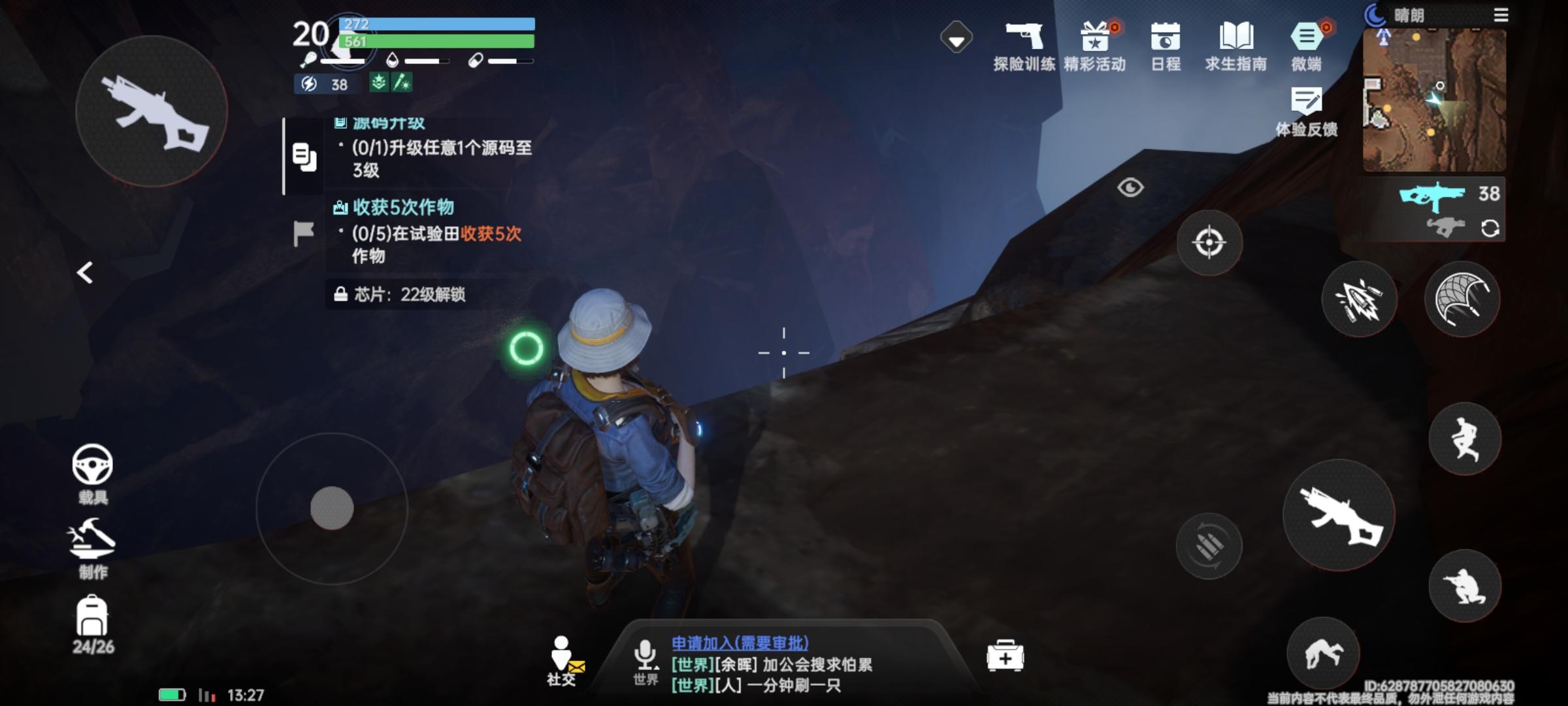This screenshot has height=706, width=1568.
Task: Collapse the quest tracker with the left chevron
Action: [x=86, y=273]
